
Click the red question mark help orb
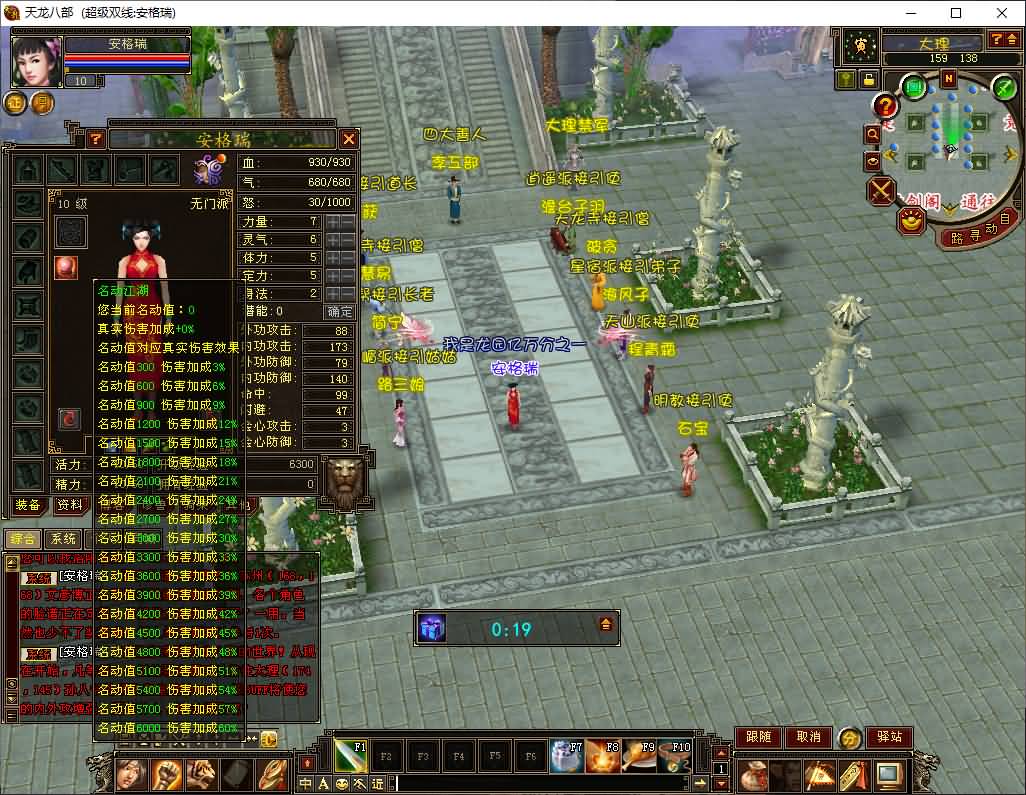click(885, 104)
